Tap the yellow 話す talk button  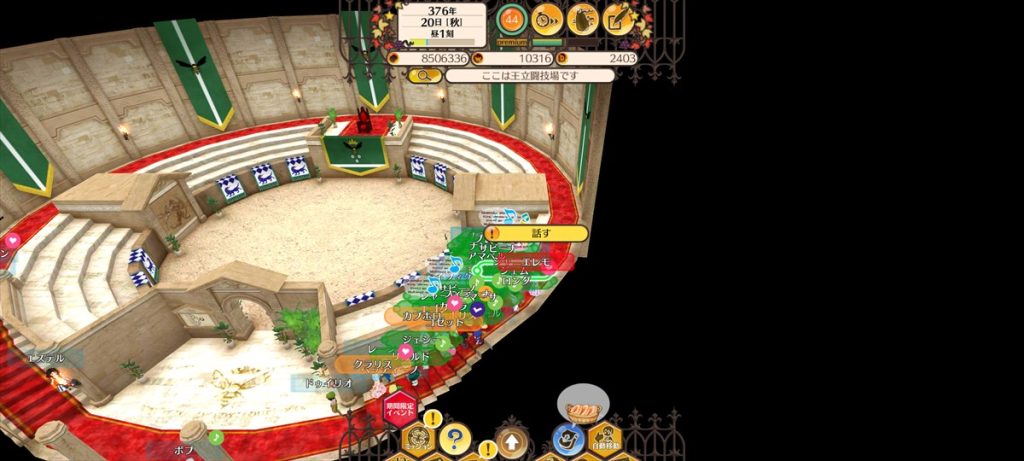pyautogui.click(x=536, y=233)
